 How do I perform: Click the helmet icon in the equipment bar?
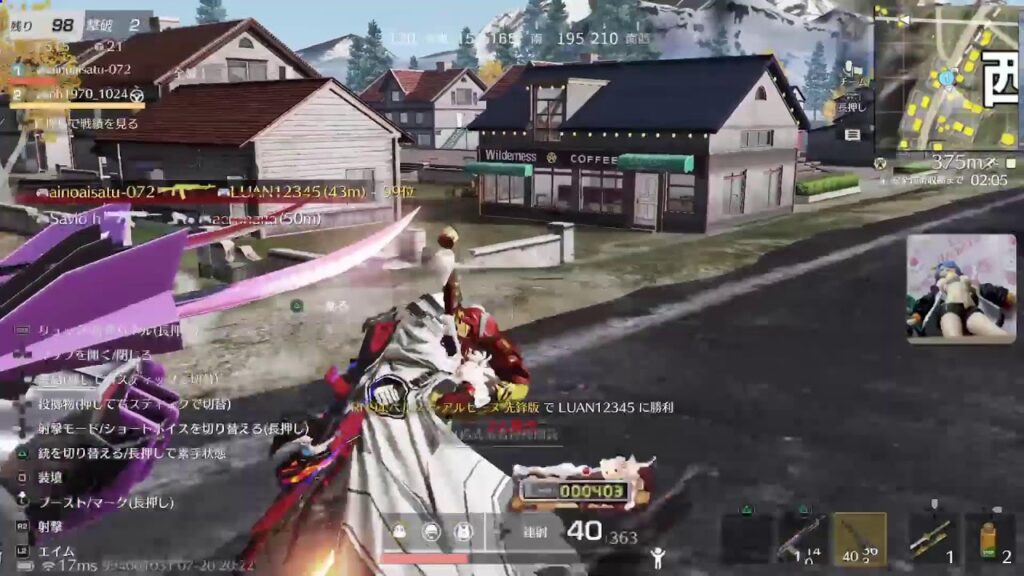pos(431,532)
